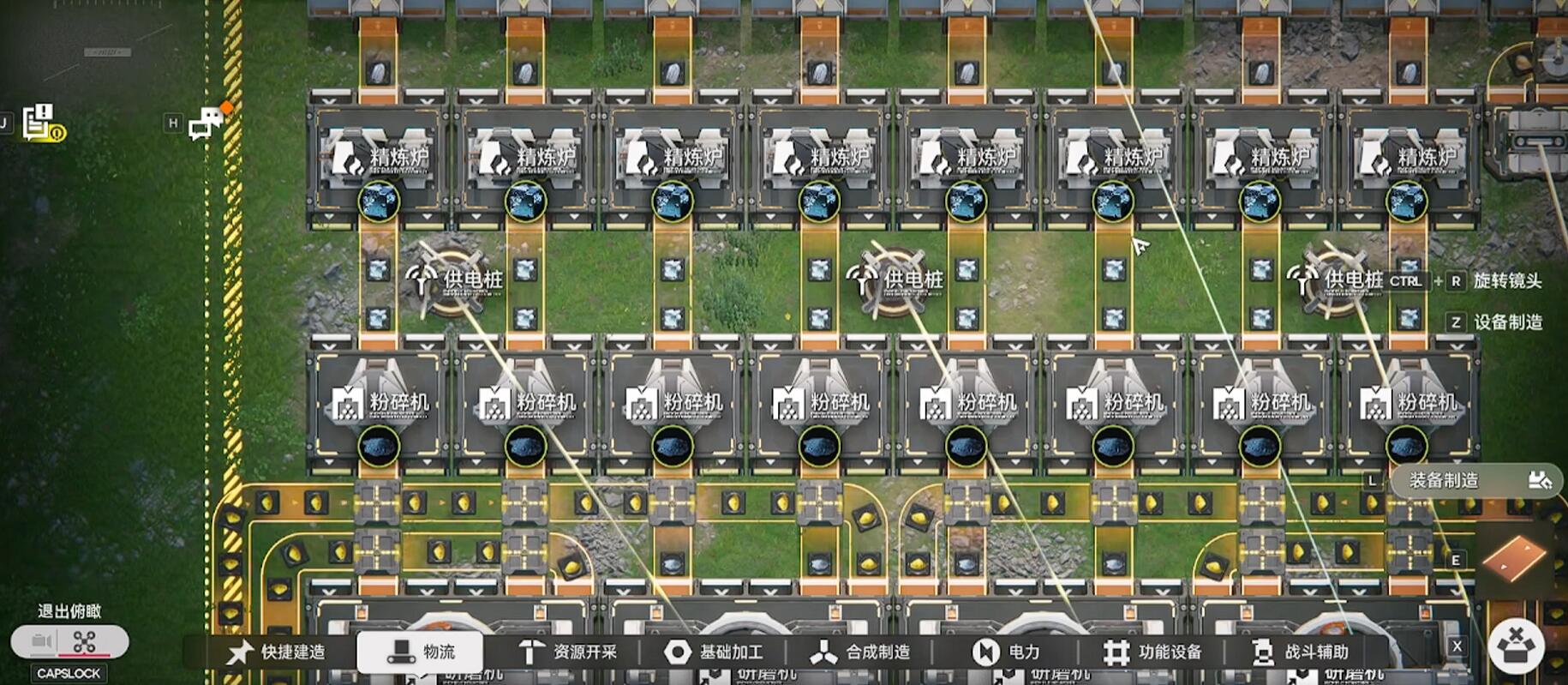The image size is (1568, 685).
Task: Choose the 合成制造 synthesis manufacturing tab
Action: pyautogui.click(x=861, y=652)
